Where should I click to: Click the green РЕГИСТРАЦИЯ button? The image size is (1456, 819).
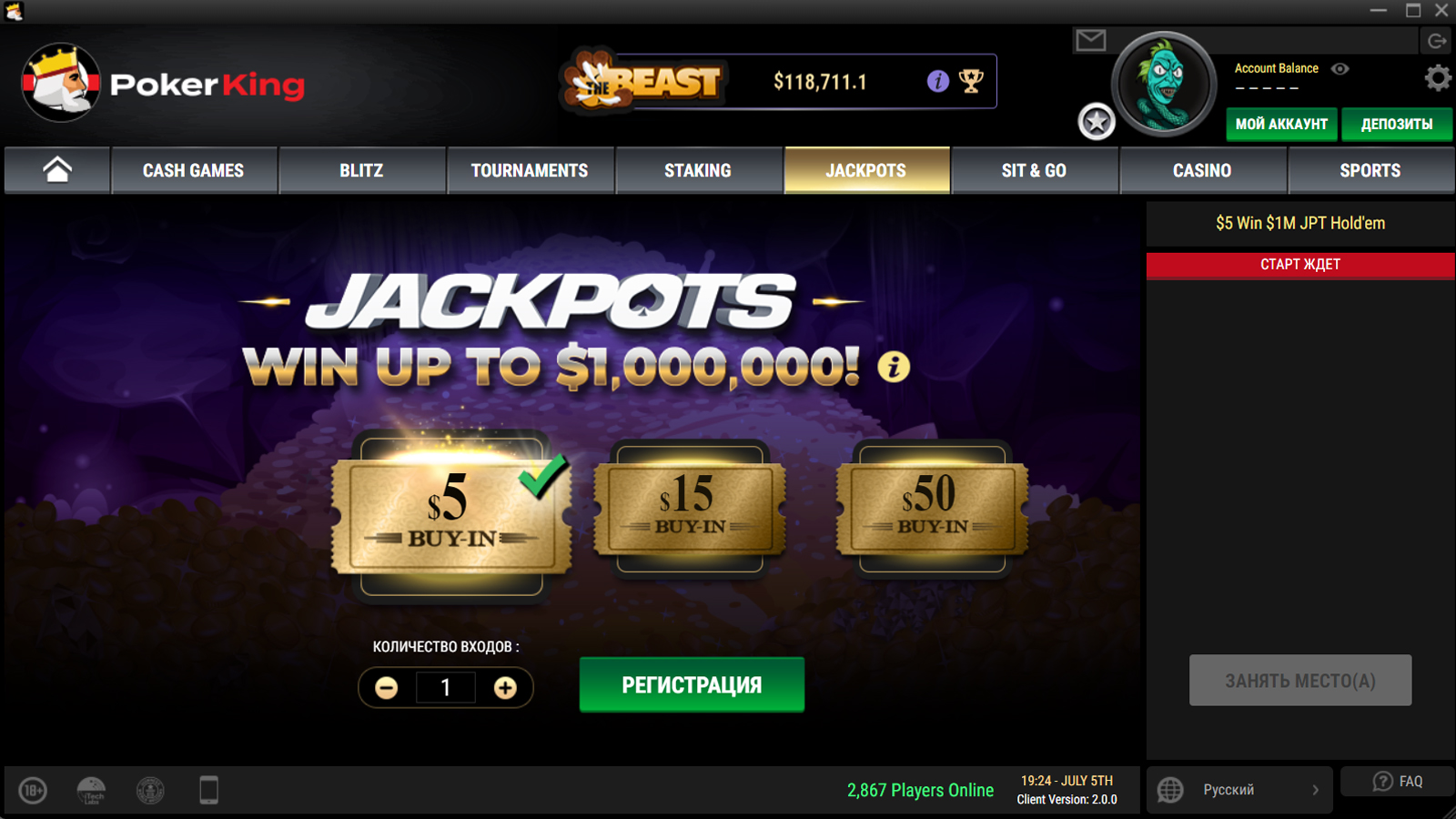click(692, 684)
